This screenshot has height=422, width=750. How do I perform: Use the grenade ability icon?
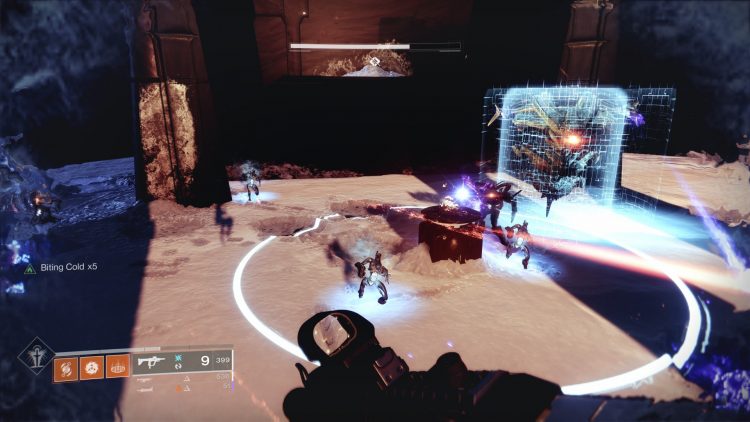(67, 367)
